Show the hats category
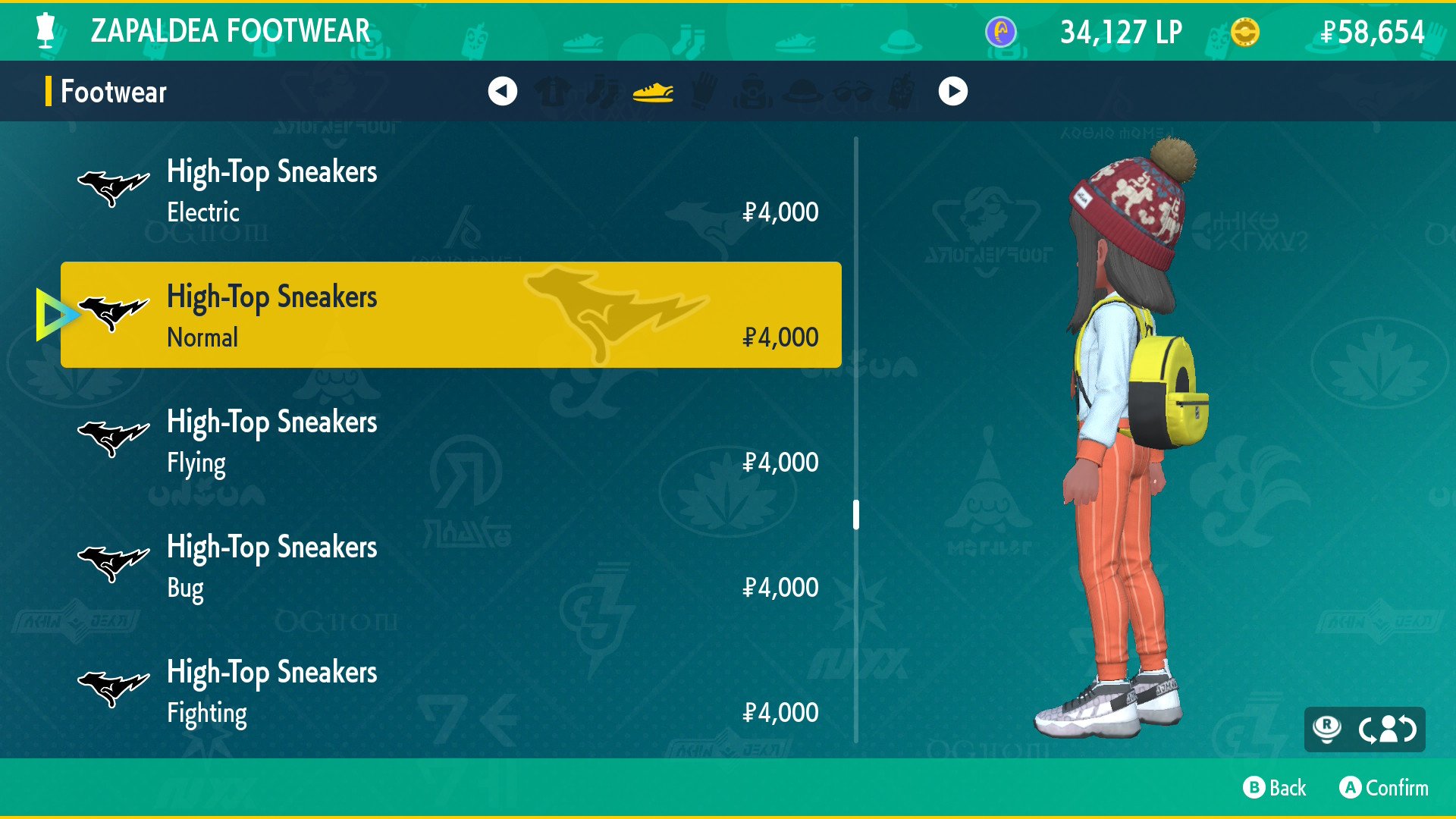The height and width of the screenshot is (819, 1456). (x=802, y=92)
